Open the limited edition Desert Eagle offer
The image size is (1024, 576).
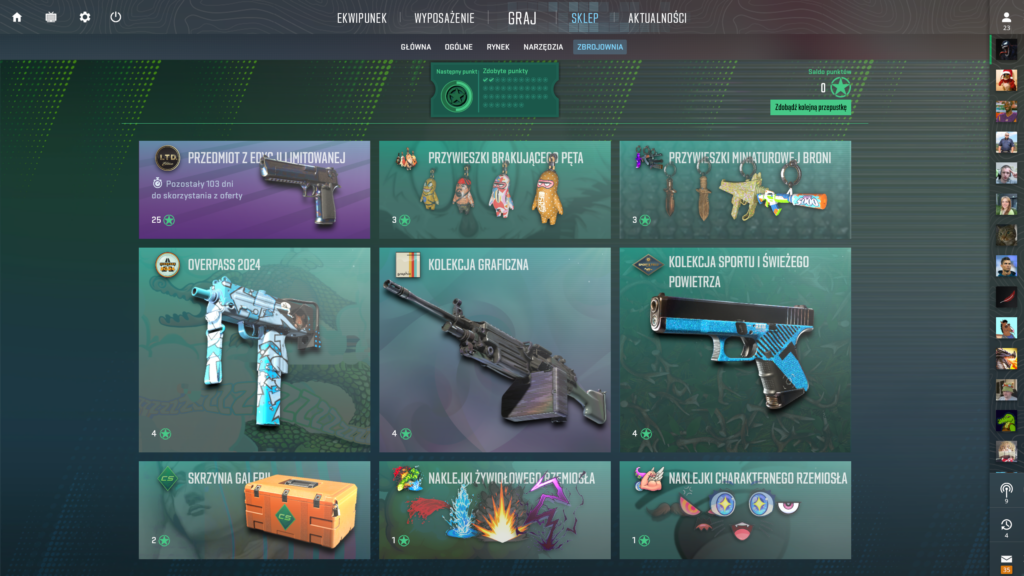click(x=254, y=190)
